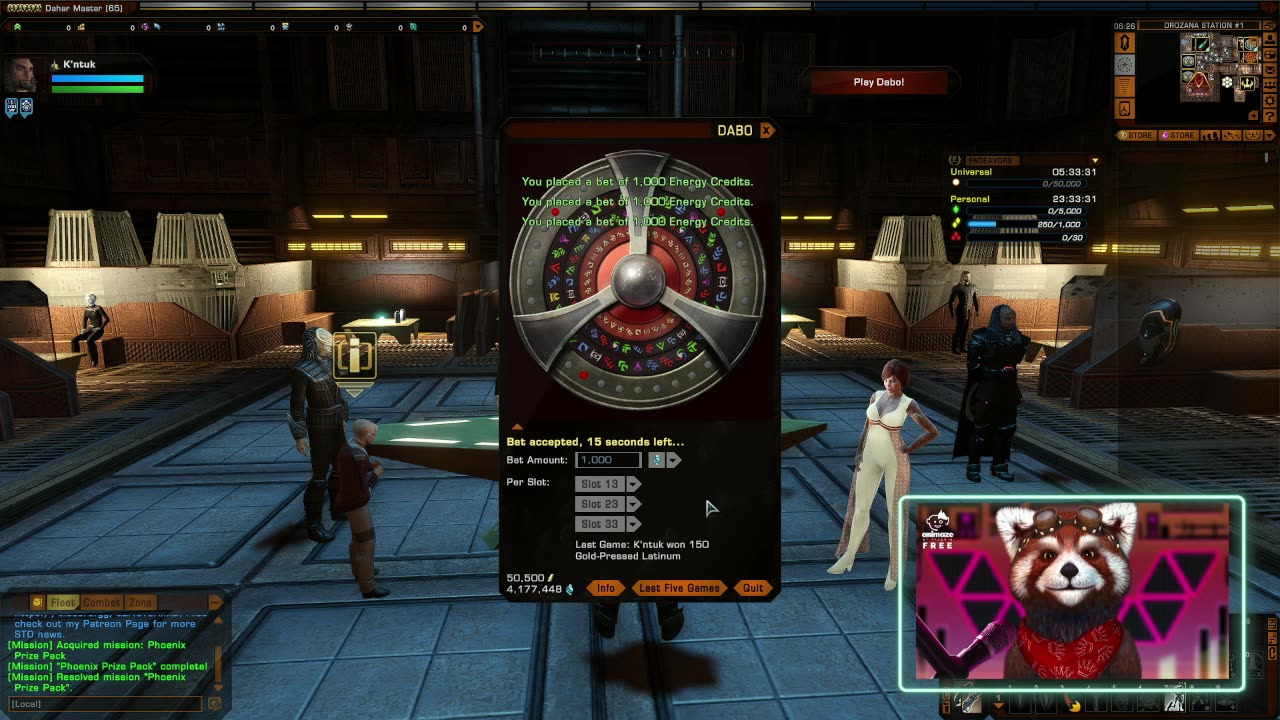Switch to the Zone chat tab

tap(140, 602)
